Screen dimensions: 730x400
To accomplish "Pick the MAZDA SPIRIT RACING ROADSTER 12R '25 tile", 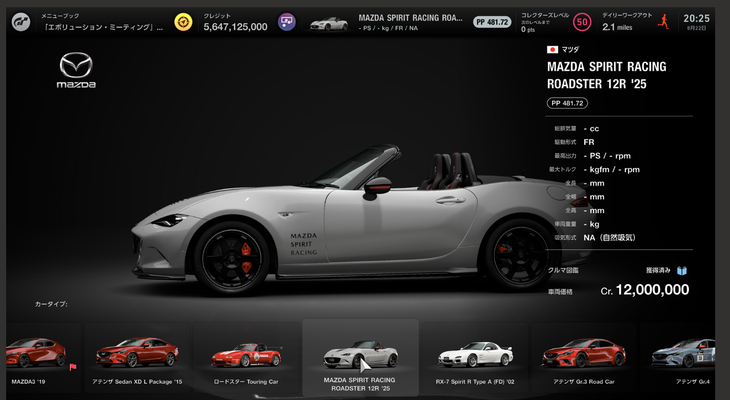I will (360, 355).
